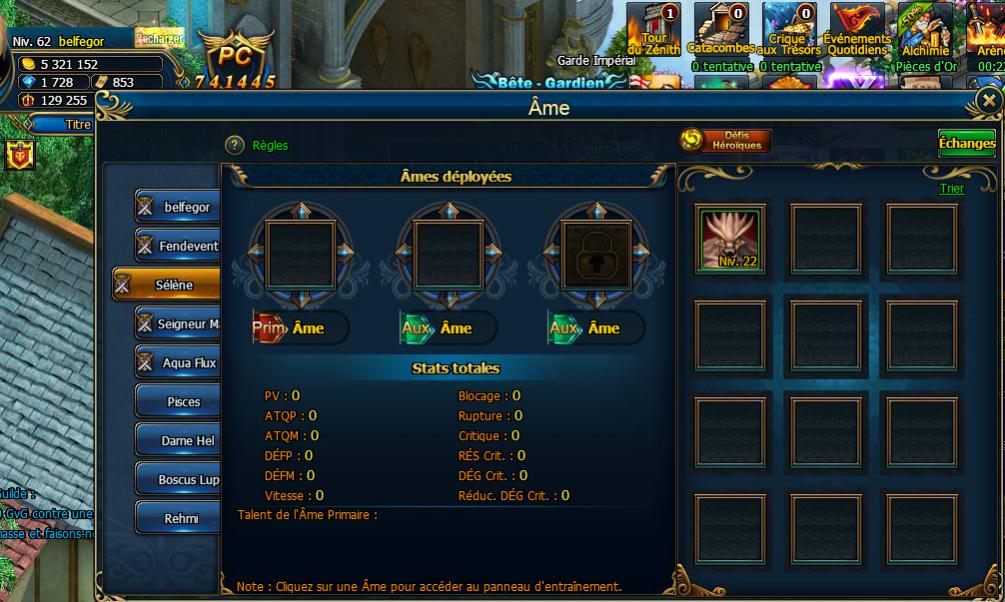The height and width of the screenshot is (602, 1005).
Task: Select Boscus Lup in the list
Action: (177, 479)
